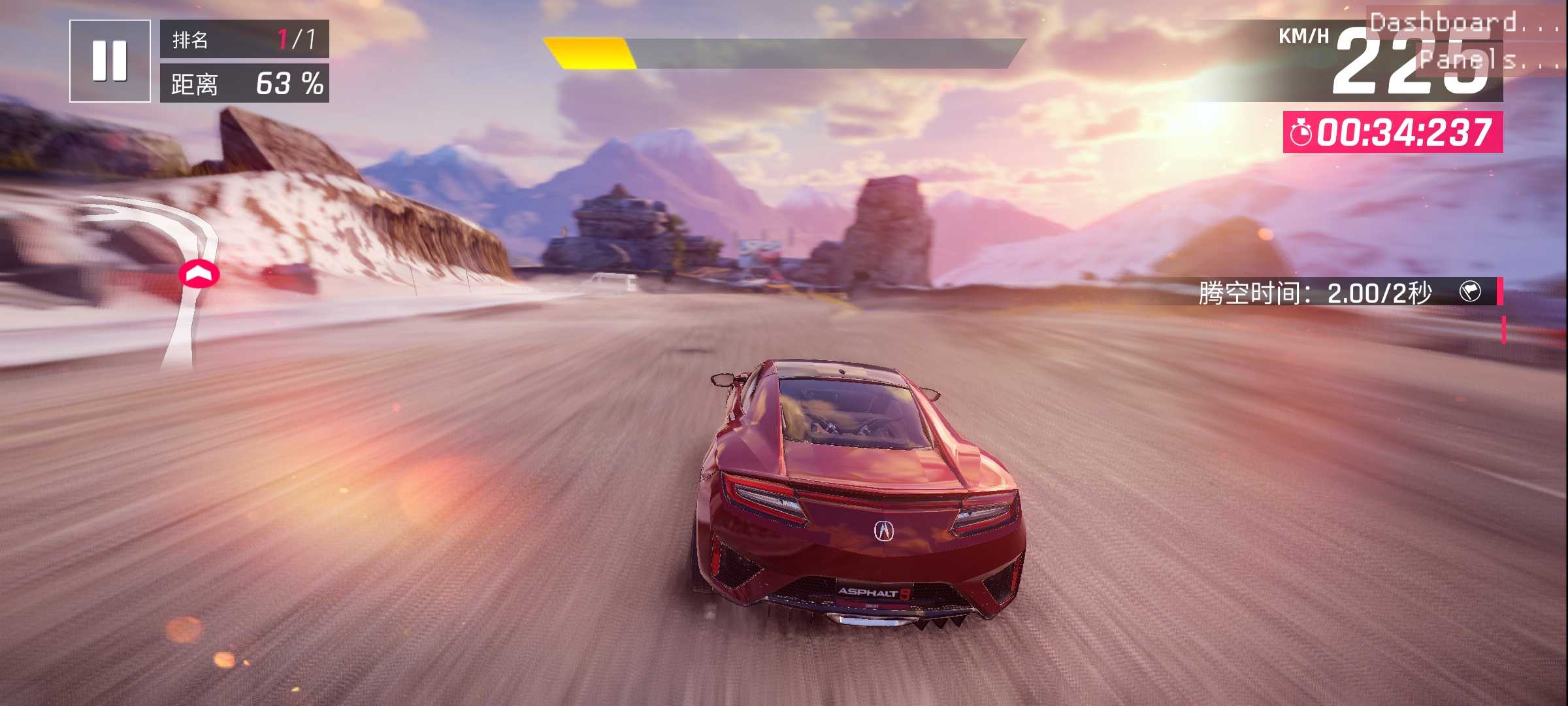The image size is (1568, 706).
Task: Pause the race
Action: [x=110, y=61]
